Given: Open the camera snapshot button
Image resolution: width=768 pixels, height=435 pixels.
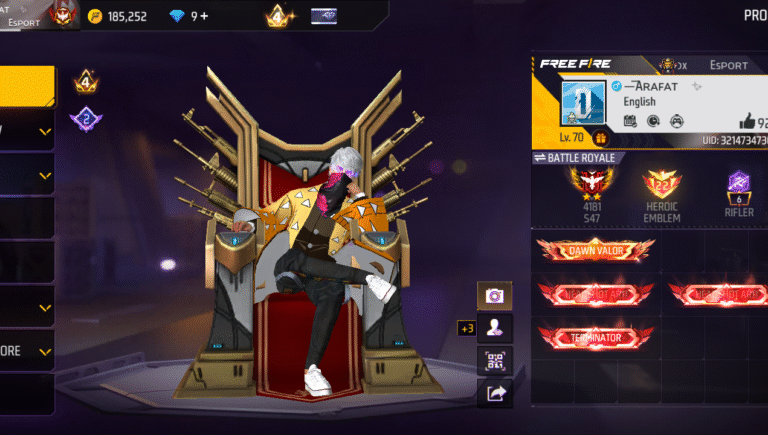Looking at the screenshot, I should point(494,295).
